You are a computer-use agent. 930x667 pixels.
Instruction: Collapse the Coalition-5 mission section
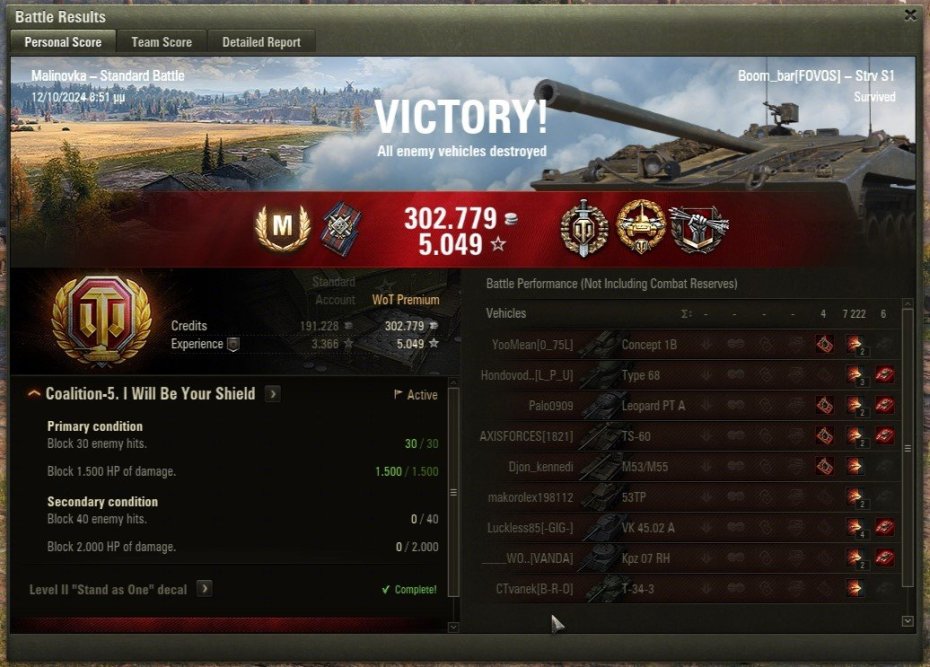(34, 394)
